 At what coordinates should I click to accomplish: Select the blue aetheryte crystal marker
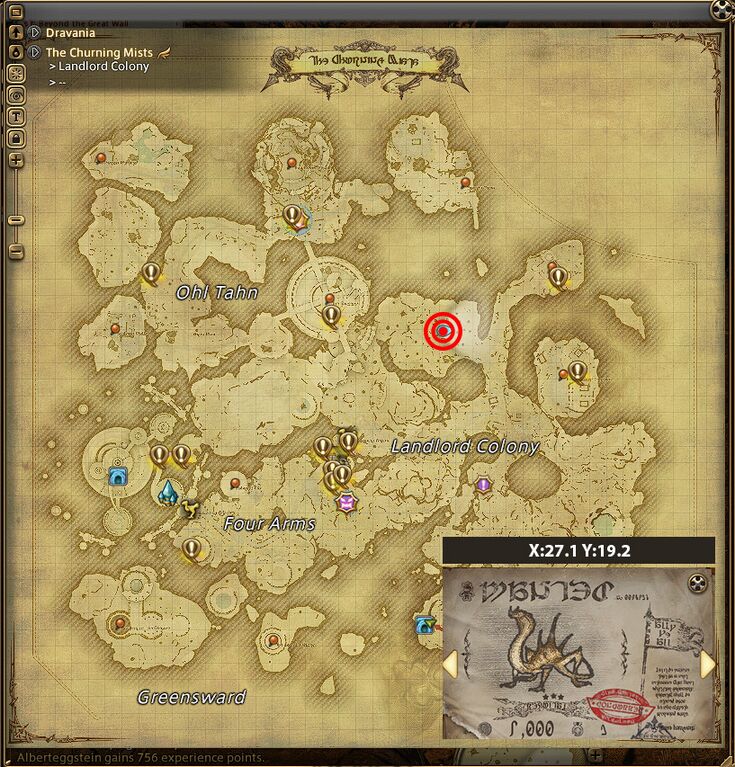[168, 492]
